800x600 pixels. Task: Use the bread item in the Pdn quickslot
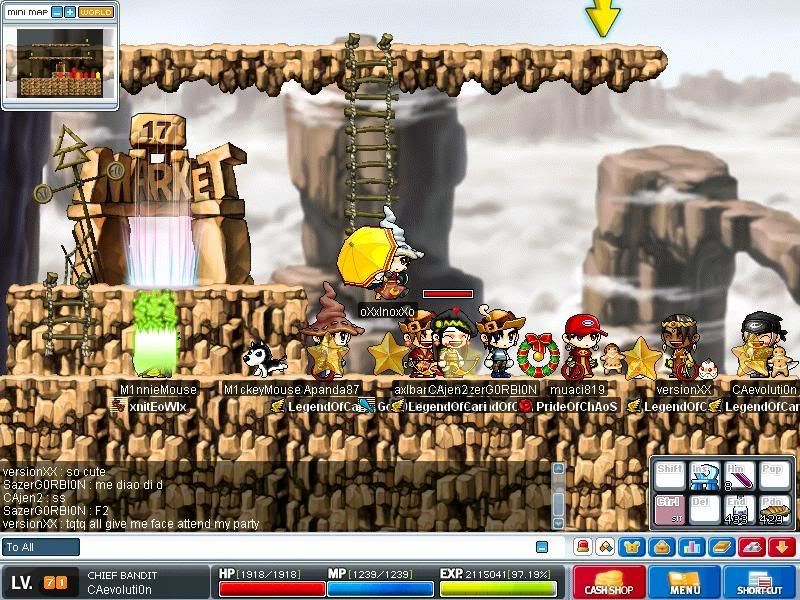[x=772, y=510]
